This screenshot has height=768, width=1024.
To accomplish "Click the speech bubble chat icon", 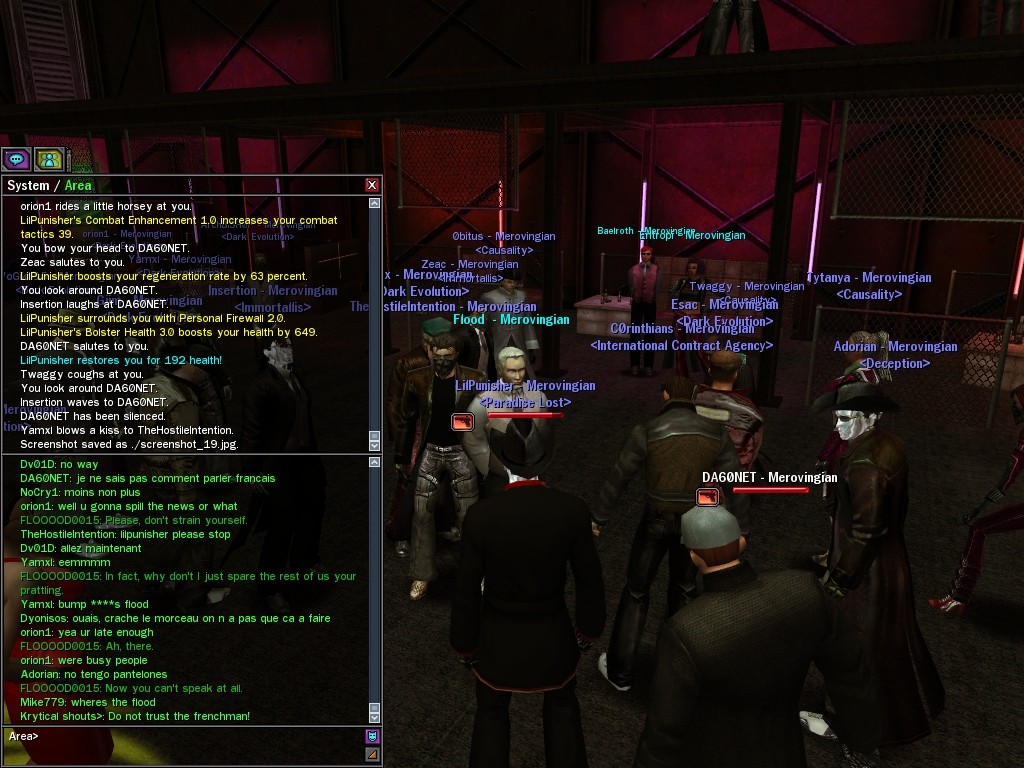I will (x=16, y=159).
